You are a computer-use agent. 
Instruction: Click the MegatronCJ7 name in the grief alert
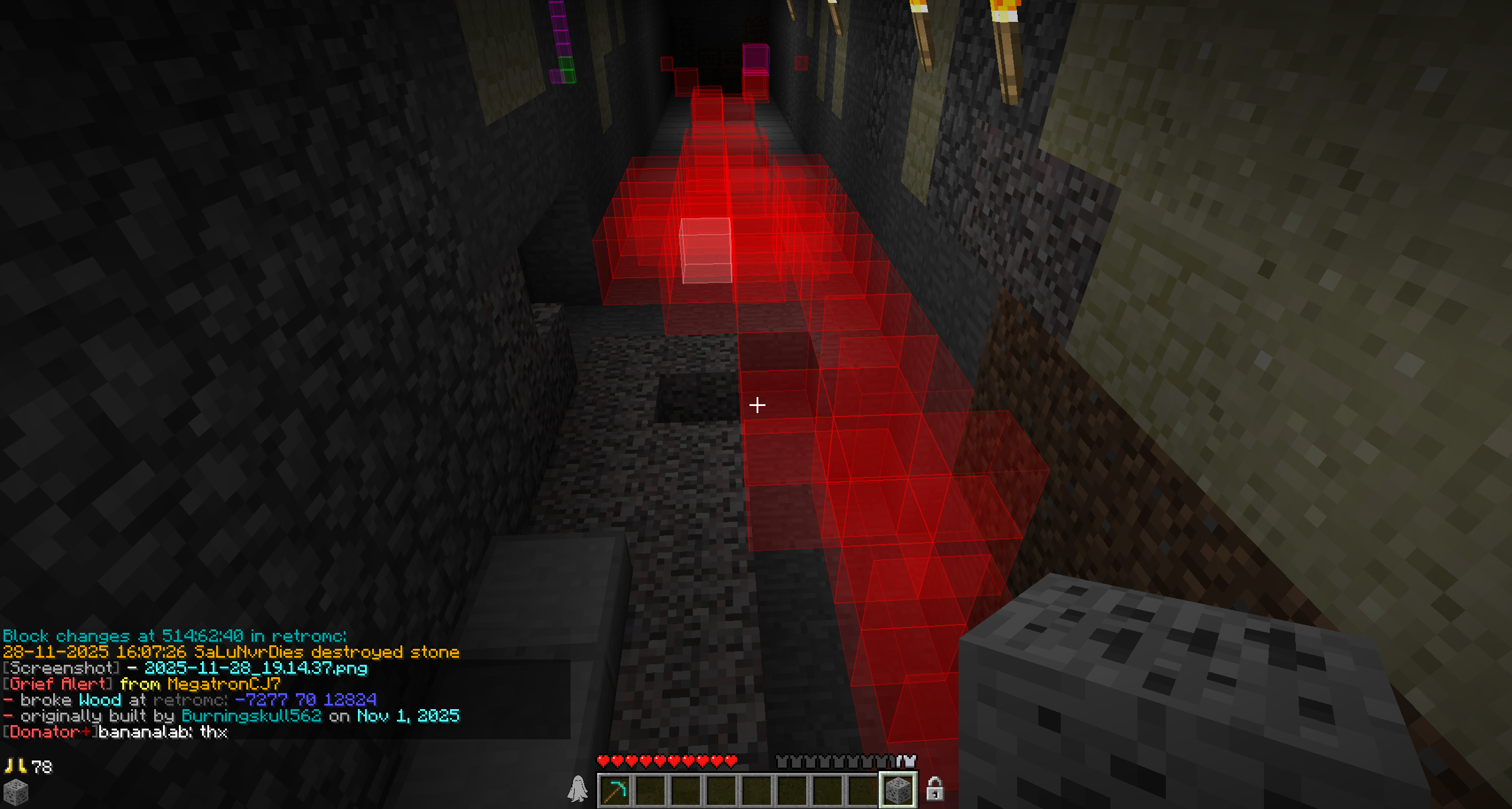[224, 684]
